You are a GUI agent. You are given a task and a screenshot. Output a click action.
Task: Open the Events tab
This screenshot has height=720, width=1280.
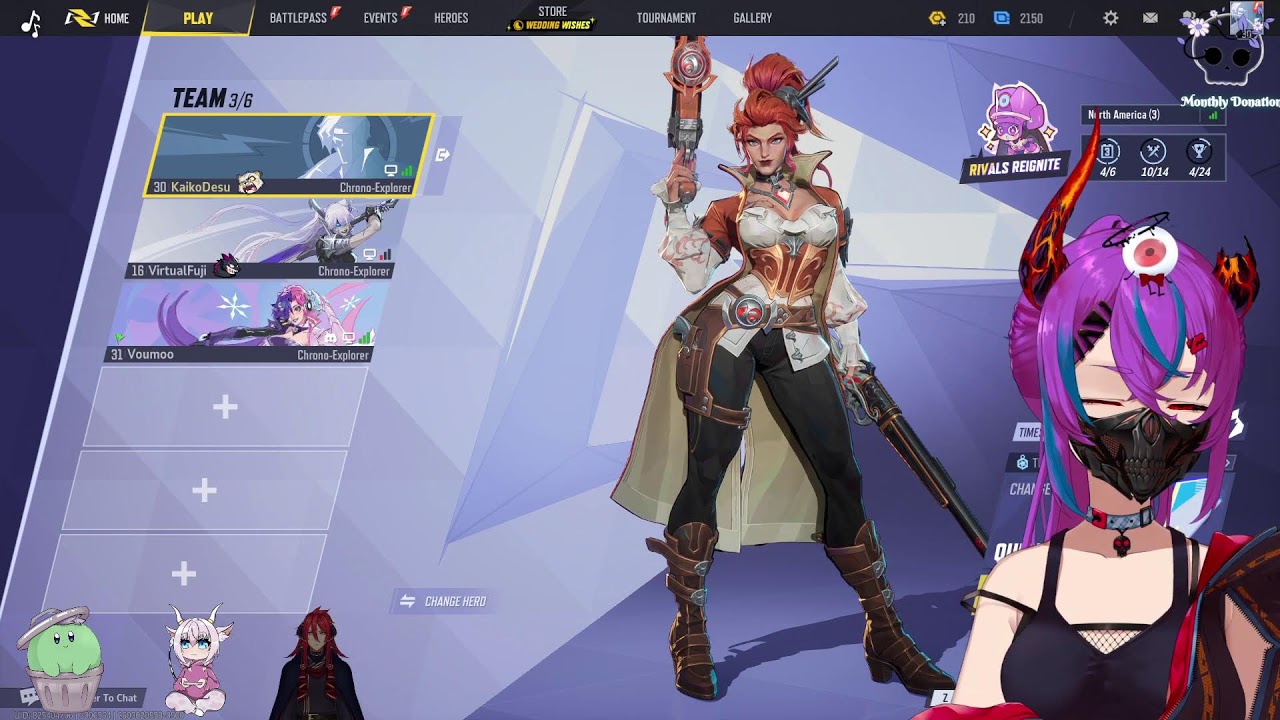[380, 18]
